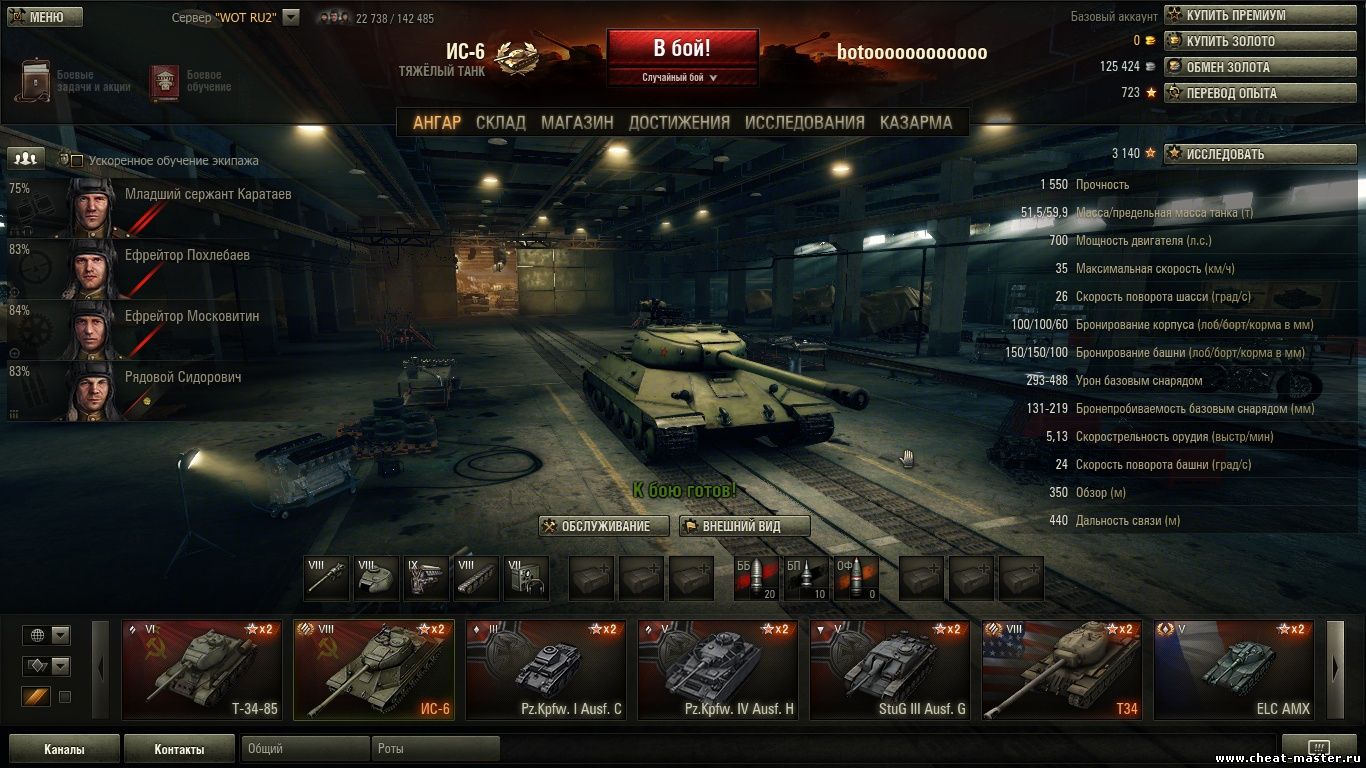
Task: Open the ДОСТИЖЕНИЯ tab
Action: pyautogui.click(x=679, y=122)
